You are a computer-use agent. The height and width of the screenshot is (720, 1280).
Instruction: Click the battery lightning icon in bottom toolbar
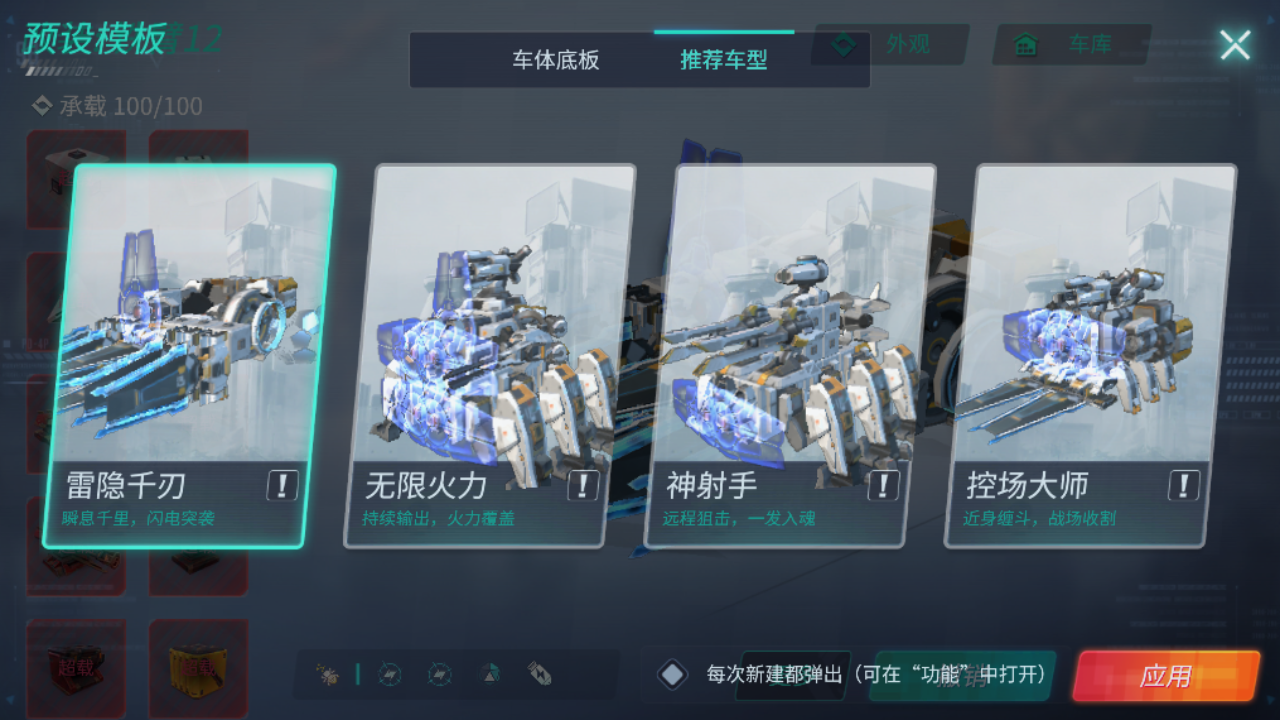tap(537, 674)
